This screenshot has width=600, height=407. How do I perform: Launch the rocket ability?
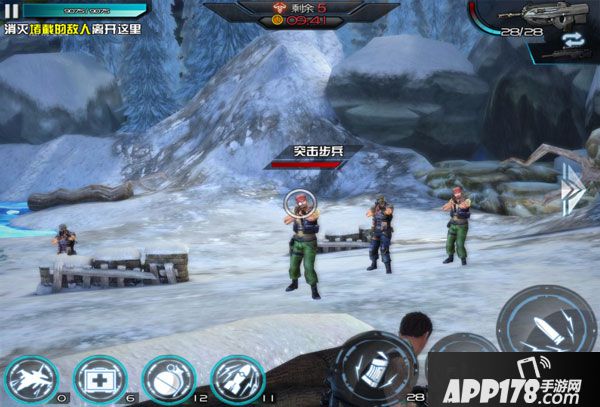tap(237, 380)
